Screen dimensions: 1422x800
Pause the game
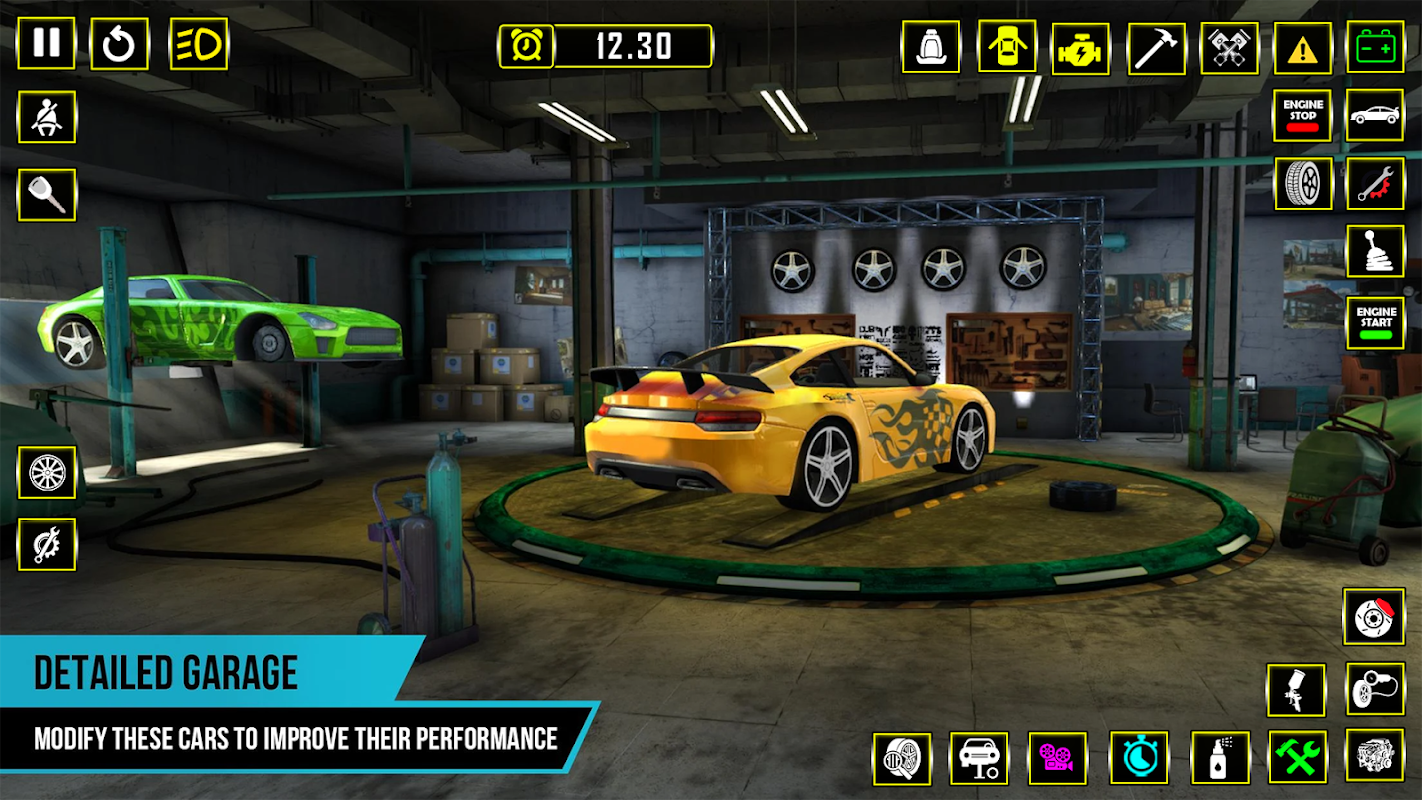pyautogui.click(x=46, y=44)
